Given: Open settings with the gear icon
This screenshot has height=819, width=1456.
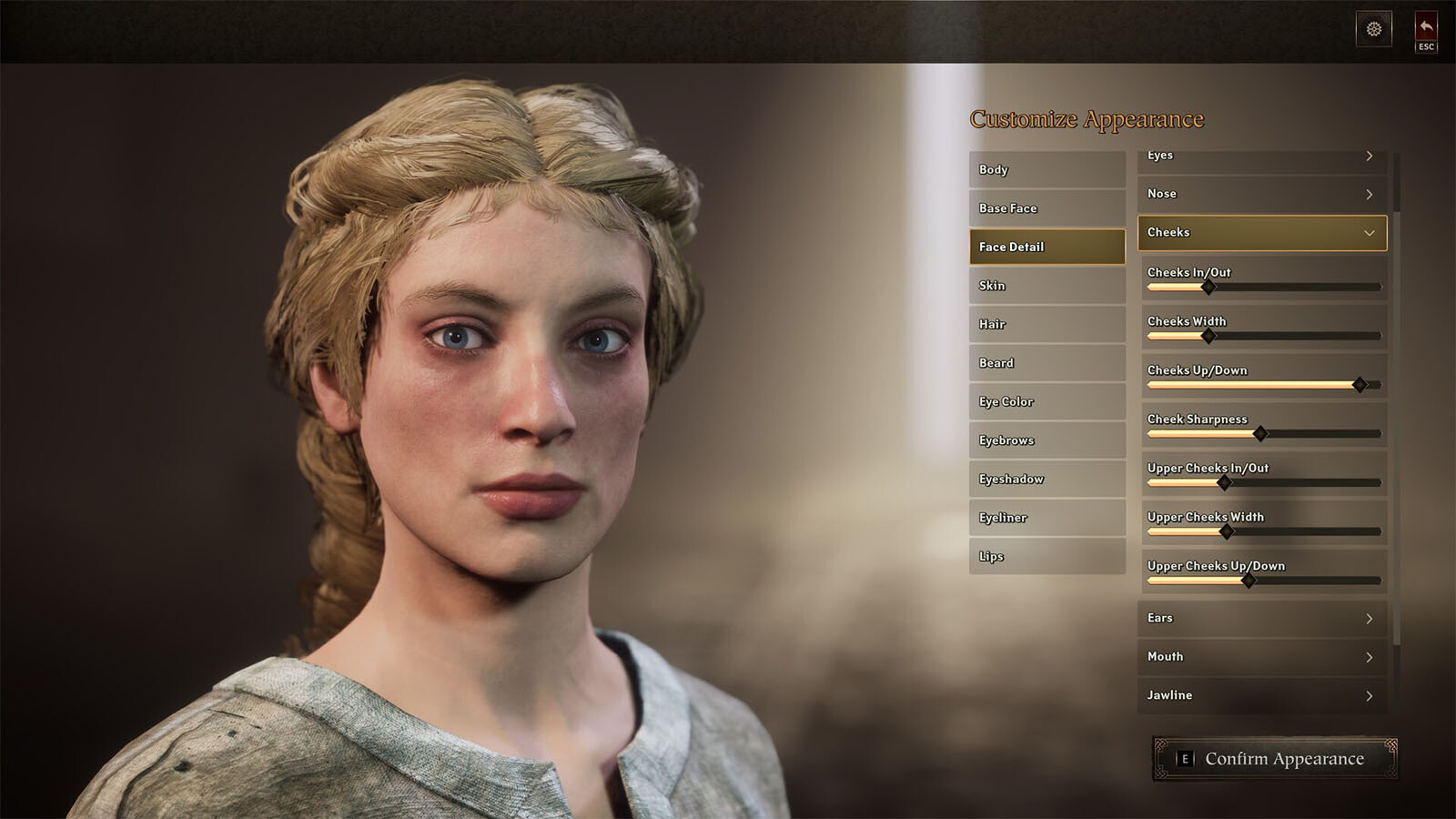Looking at the screenshot, I should point(1374,29).
